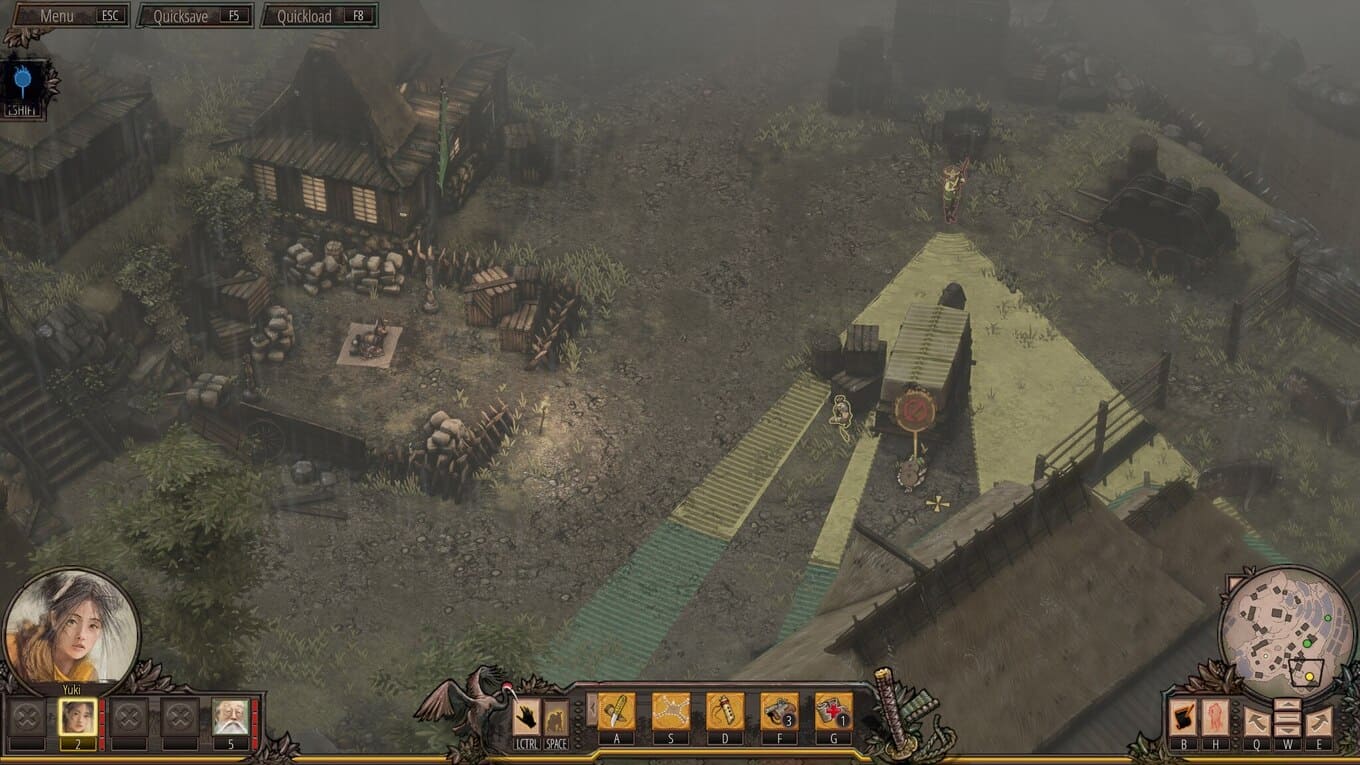Screen dimensions: 1360x765
Task: Switch to the old bearded man character
Action: 230,717
